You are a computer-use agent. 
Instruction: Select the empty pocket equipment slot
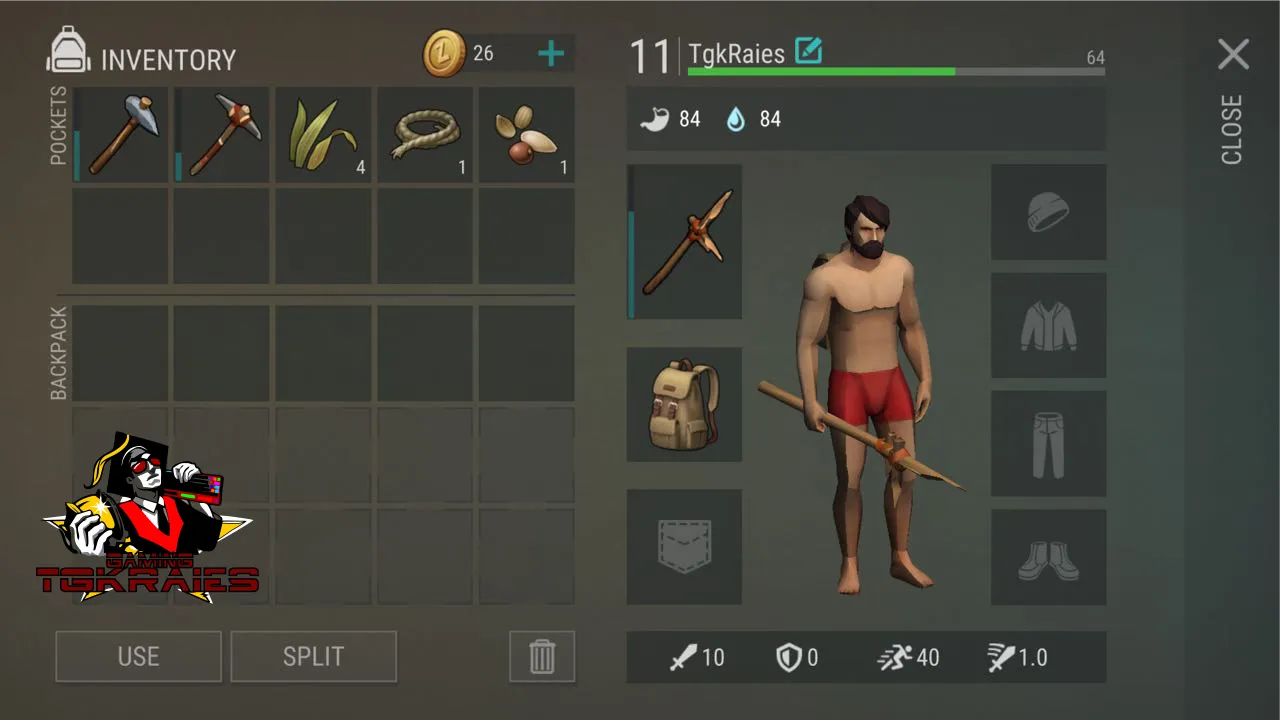click(685, 547)
